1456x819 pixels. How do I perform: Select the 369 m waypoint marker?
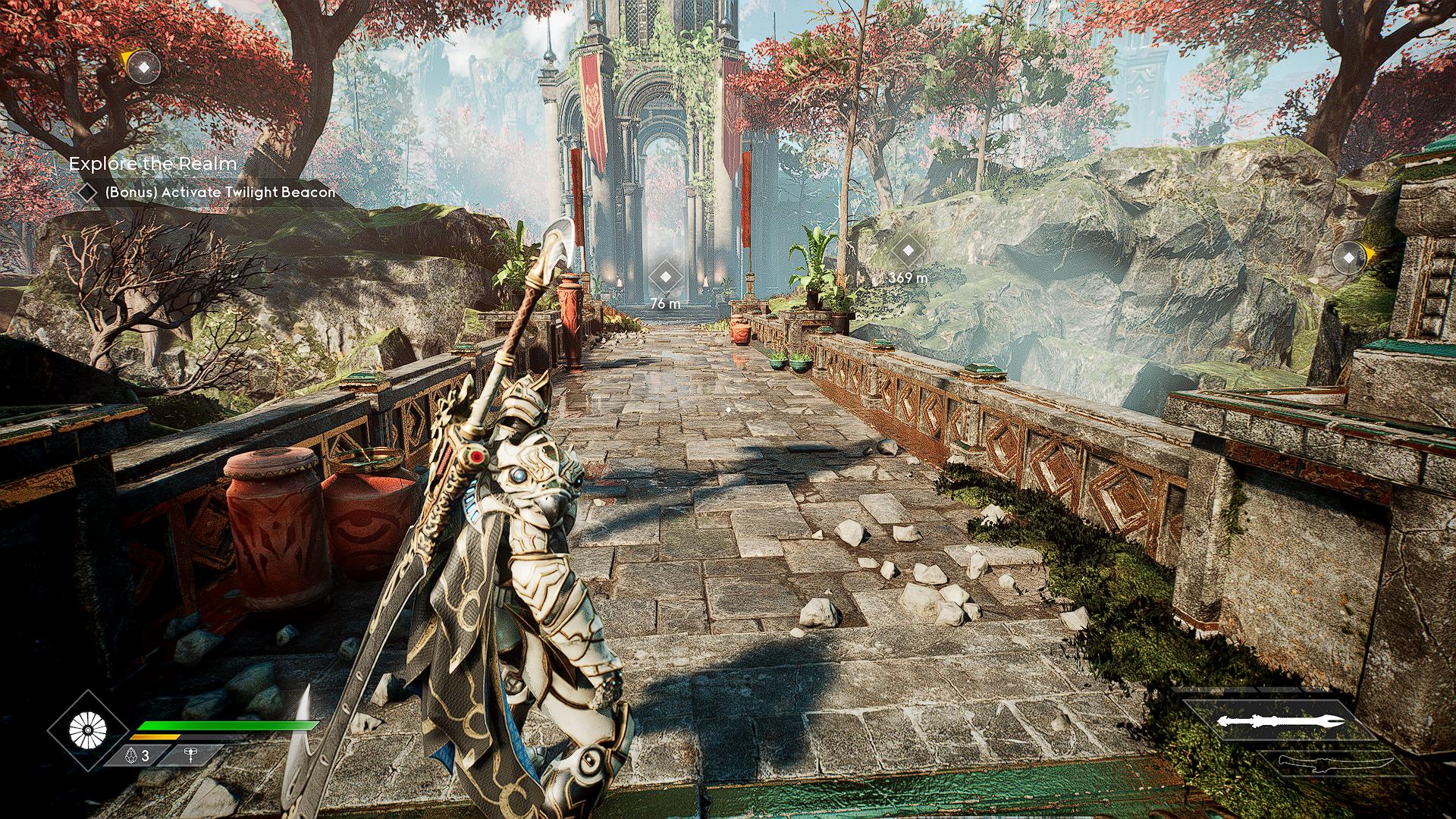tap(908, 250)
